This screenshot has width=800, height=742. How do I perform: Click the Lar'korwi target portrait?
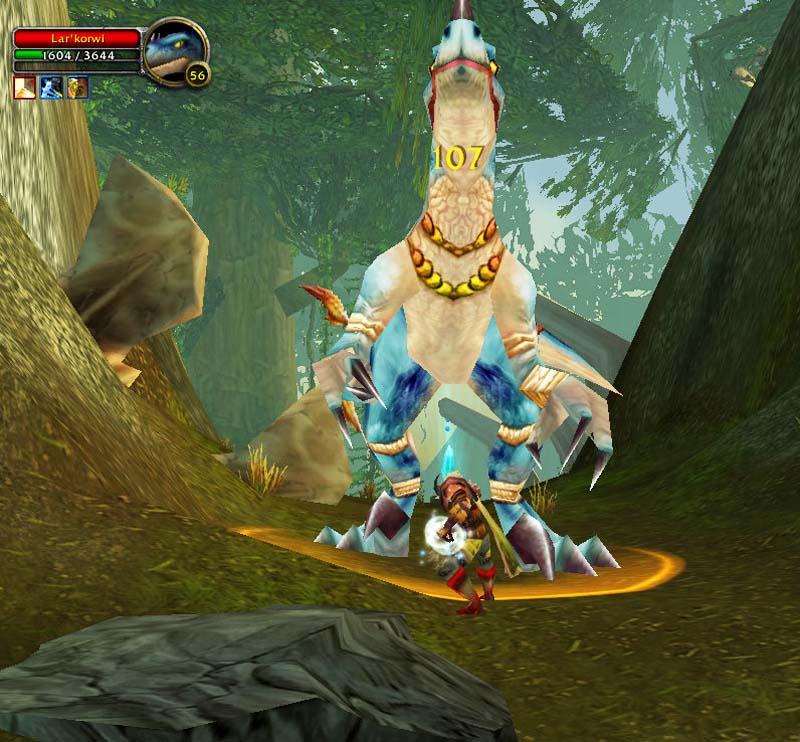point(174,48)
